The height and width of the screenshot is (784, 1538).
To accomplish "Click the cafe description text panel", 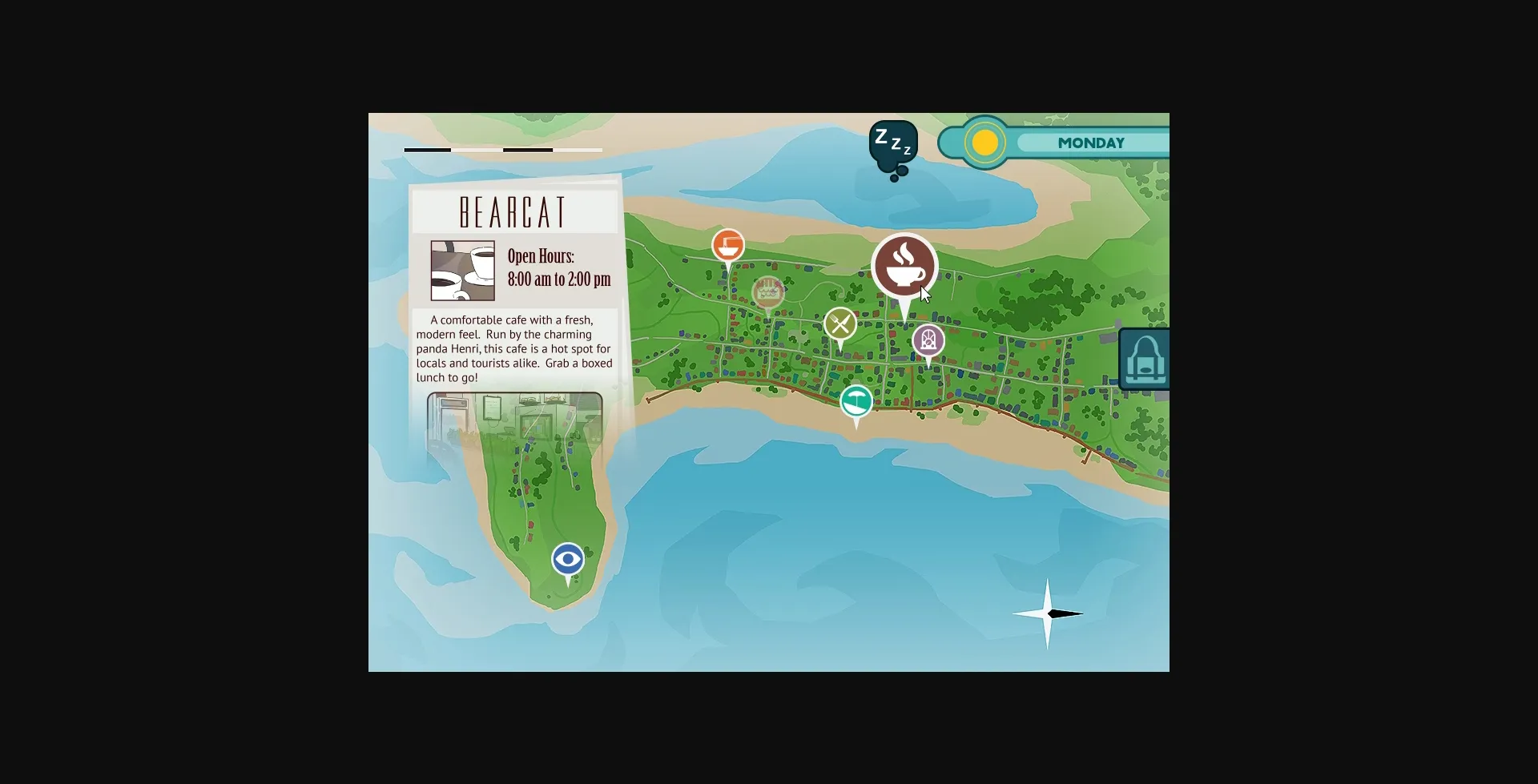I will (x=514, y=348).
